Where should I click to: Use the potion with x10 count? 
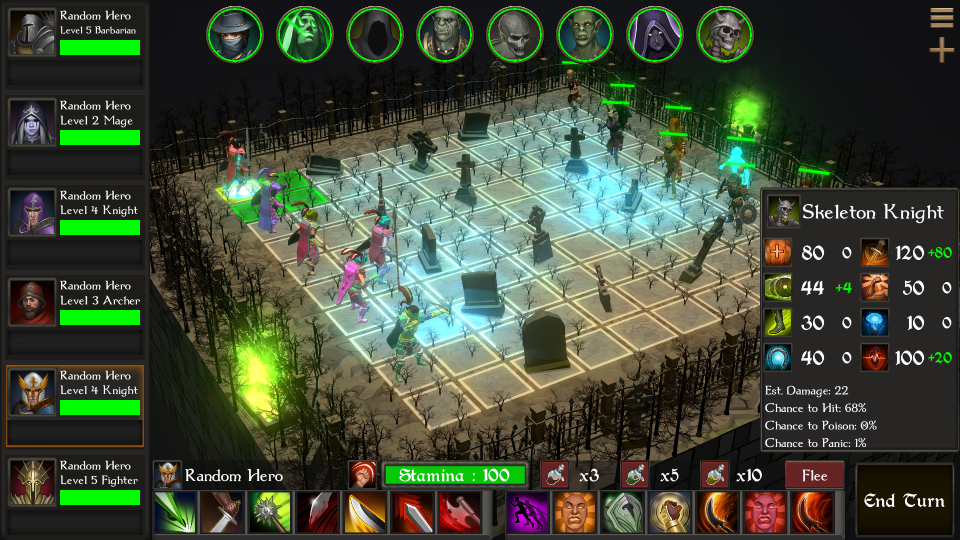(714, 475)
